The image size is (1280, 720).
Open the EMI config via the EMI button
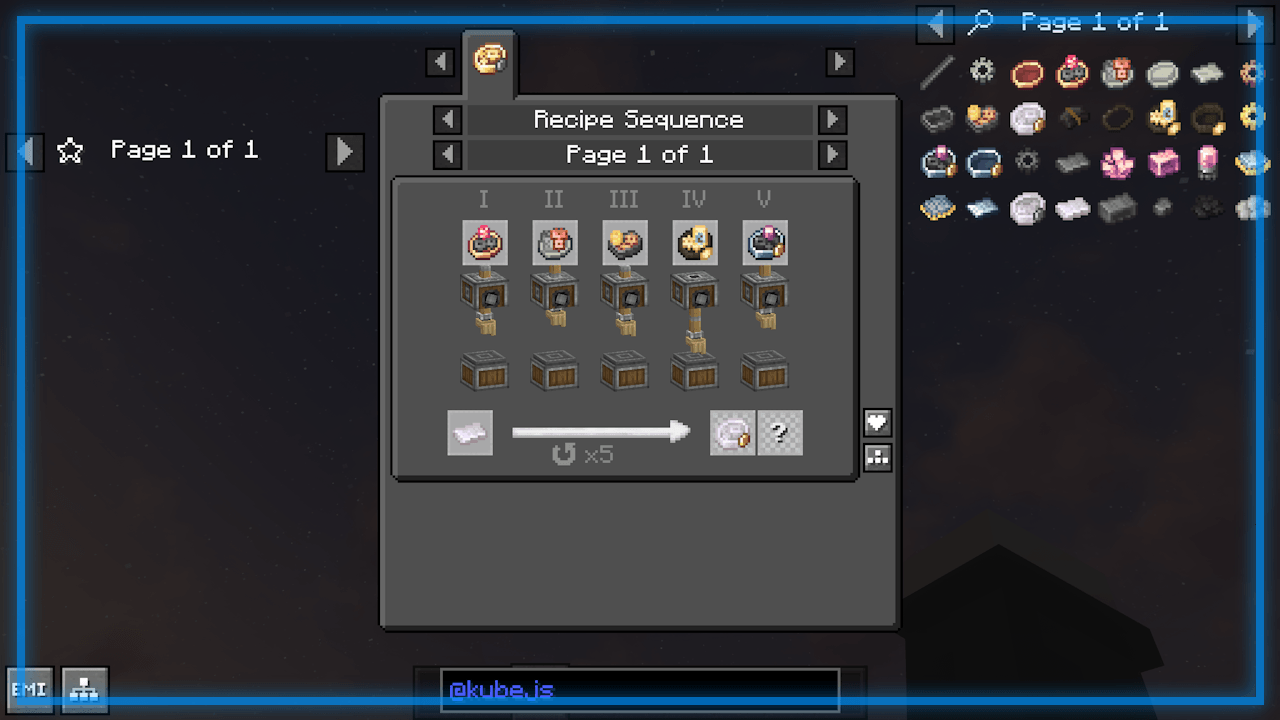29,689
